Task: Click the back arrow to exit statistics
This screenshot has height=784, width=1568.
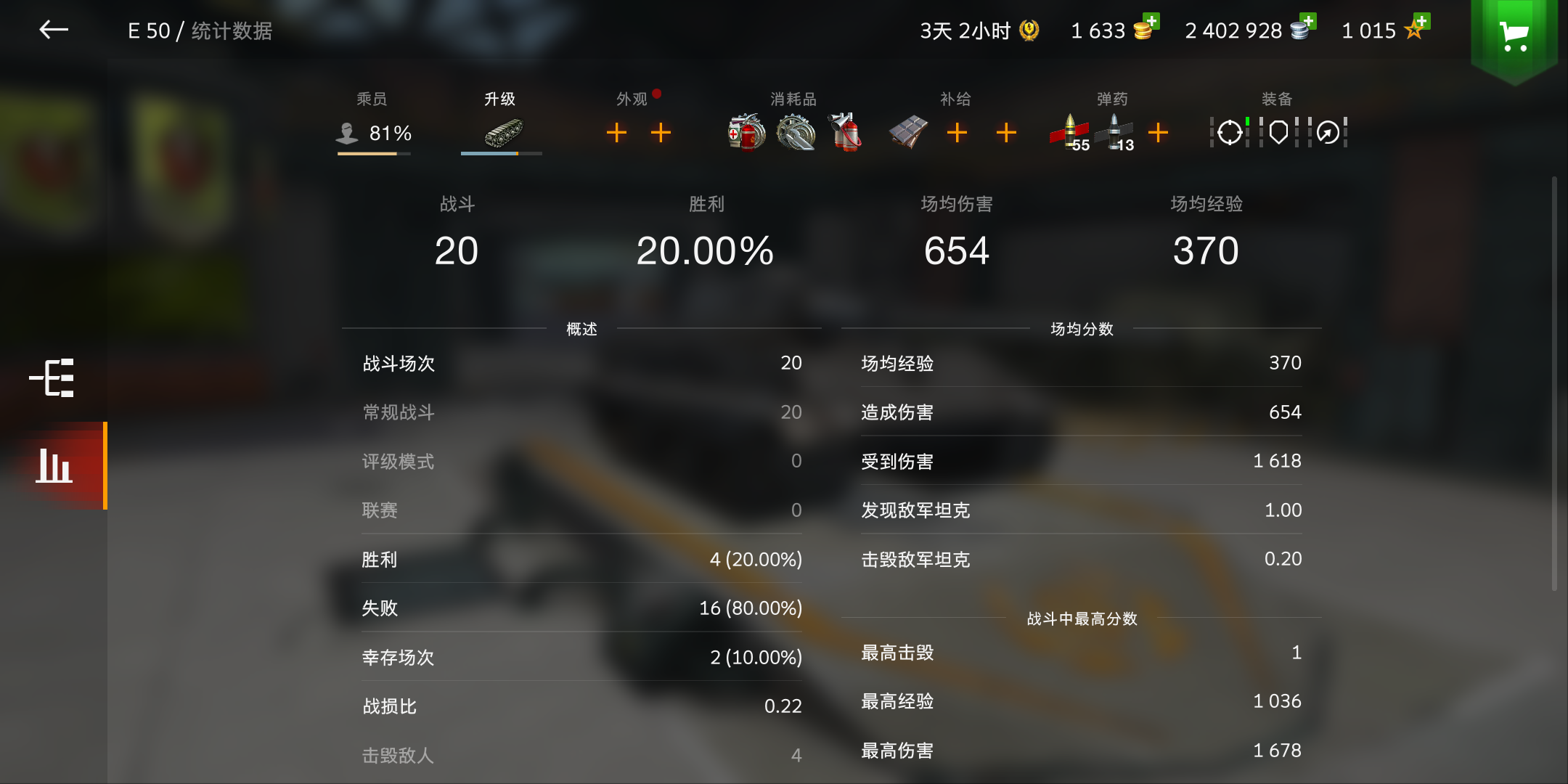Action: [54, 30]
